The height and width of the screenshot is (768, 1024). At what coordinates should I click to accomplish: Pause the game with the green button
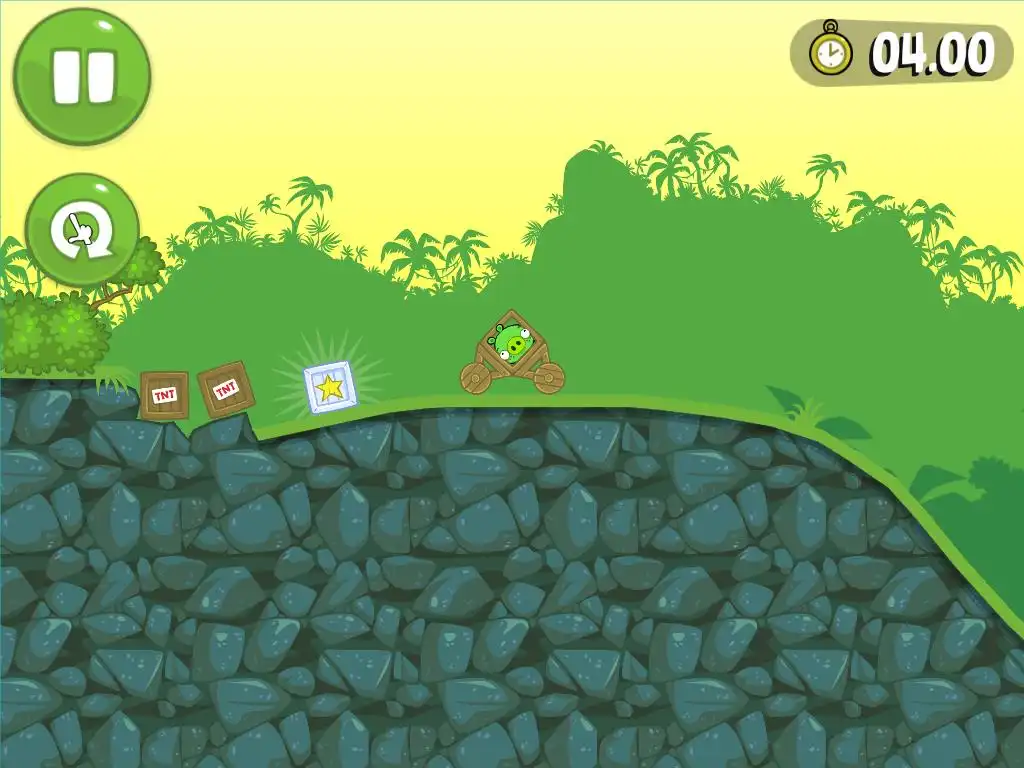click(82, 75)
